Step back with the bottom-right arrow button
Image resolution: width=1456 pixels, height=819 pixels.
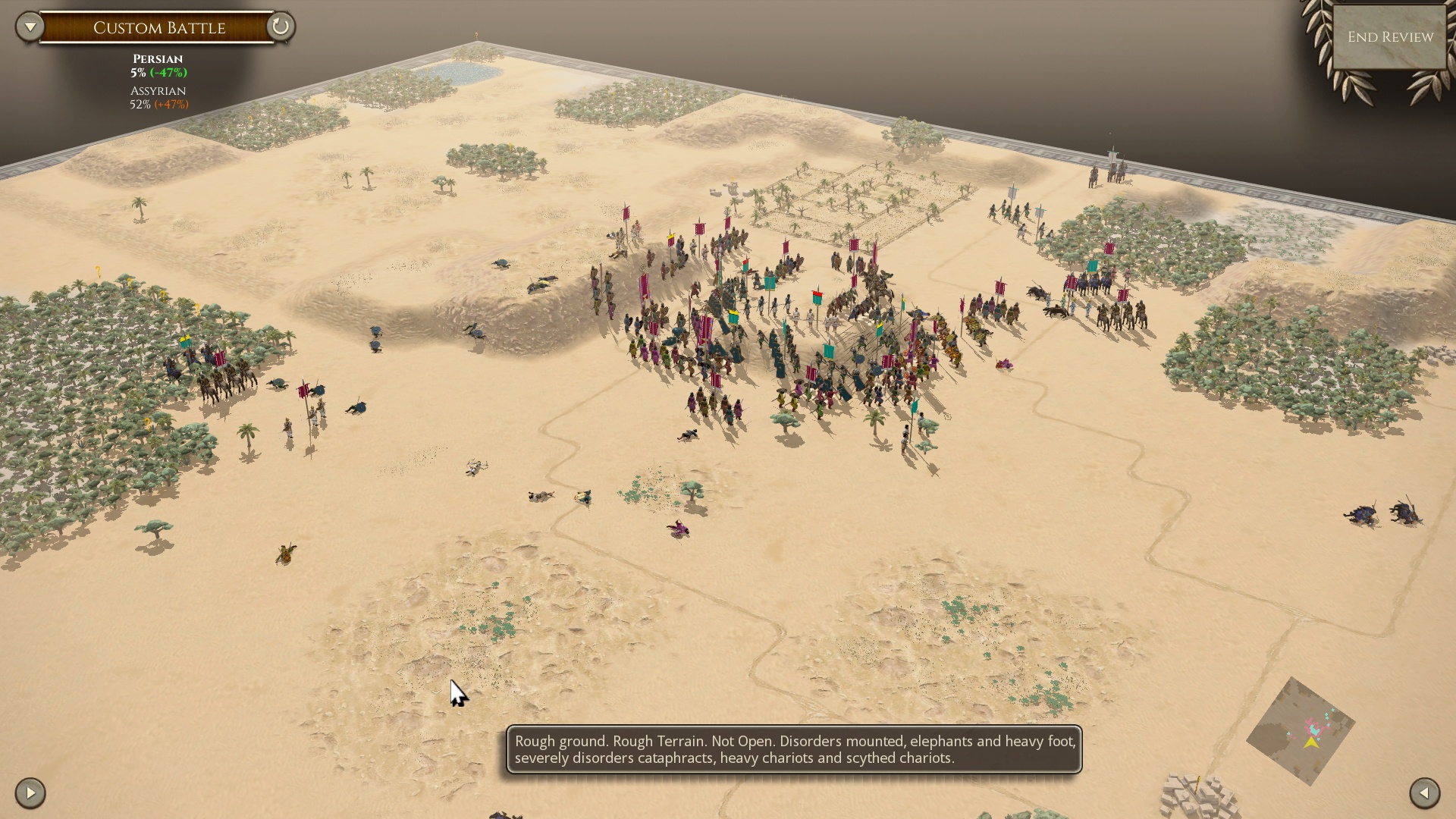(x=1424, y=793)
